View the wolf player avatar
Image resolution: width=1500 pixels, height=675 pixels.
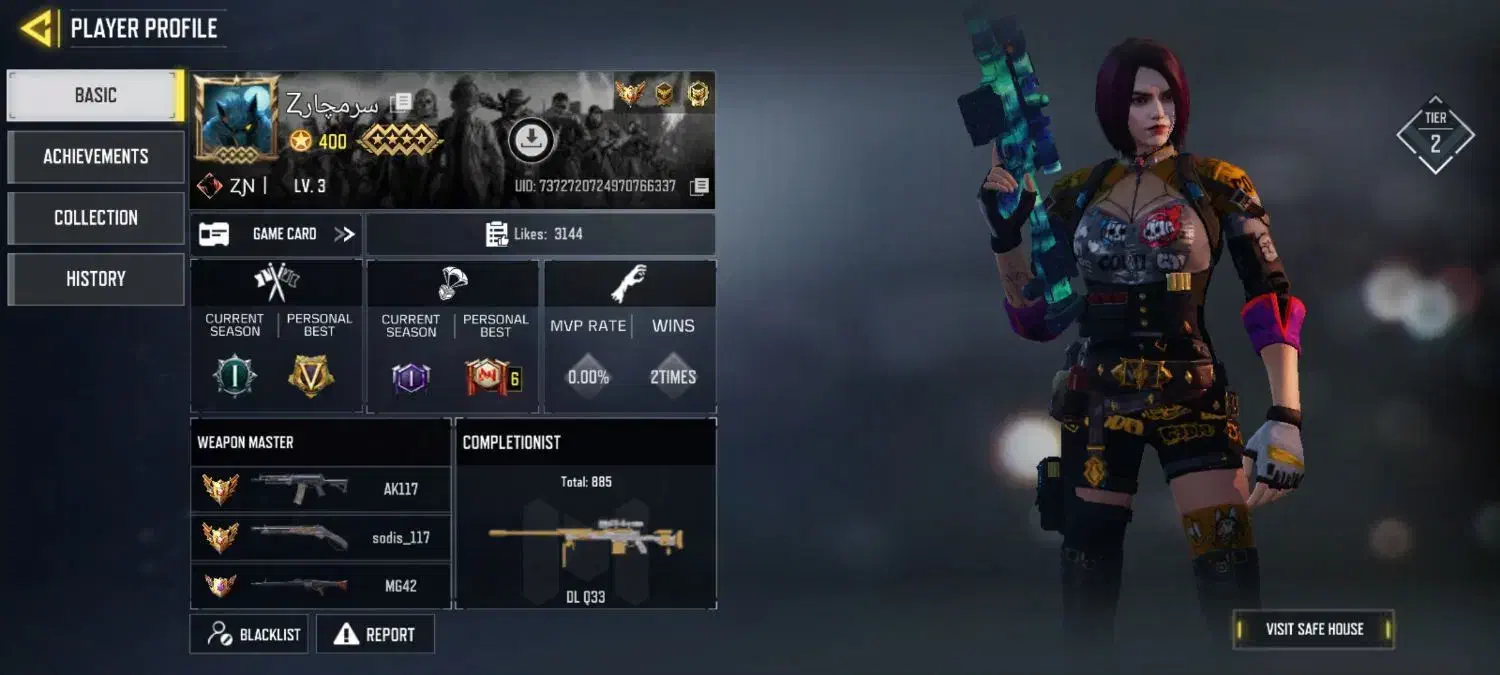coord(236,119)
